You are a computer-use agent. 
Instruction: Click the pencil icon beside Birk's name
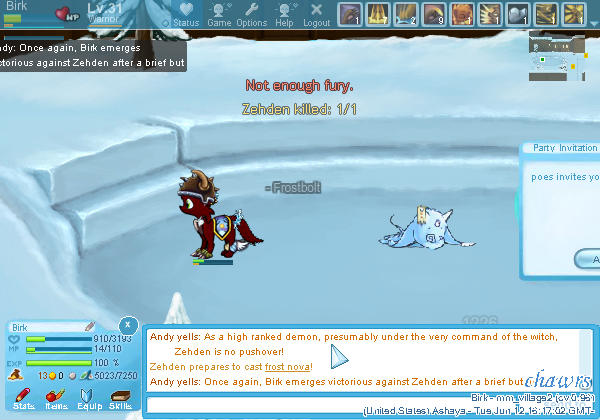point(89,326)
